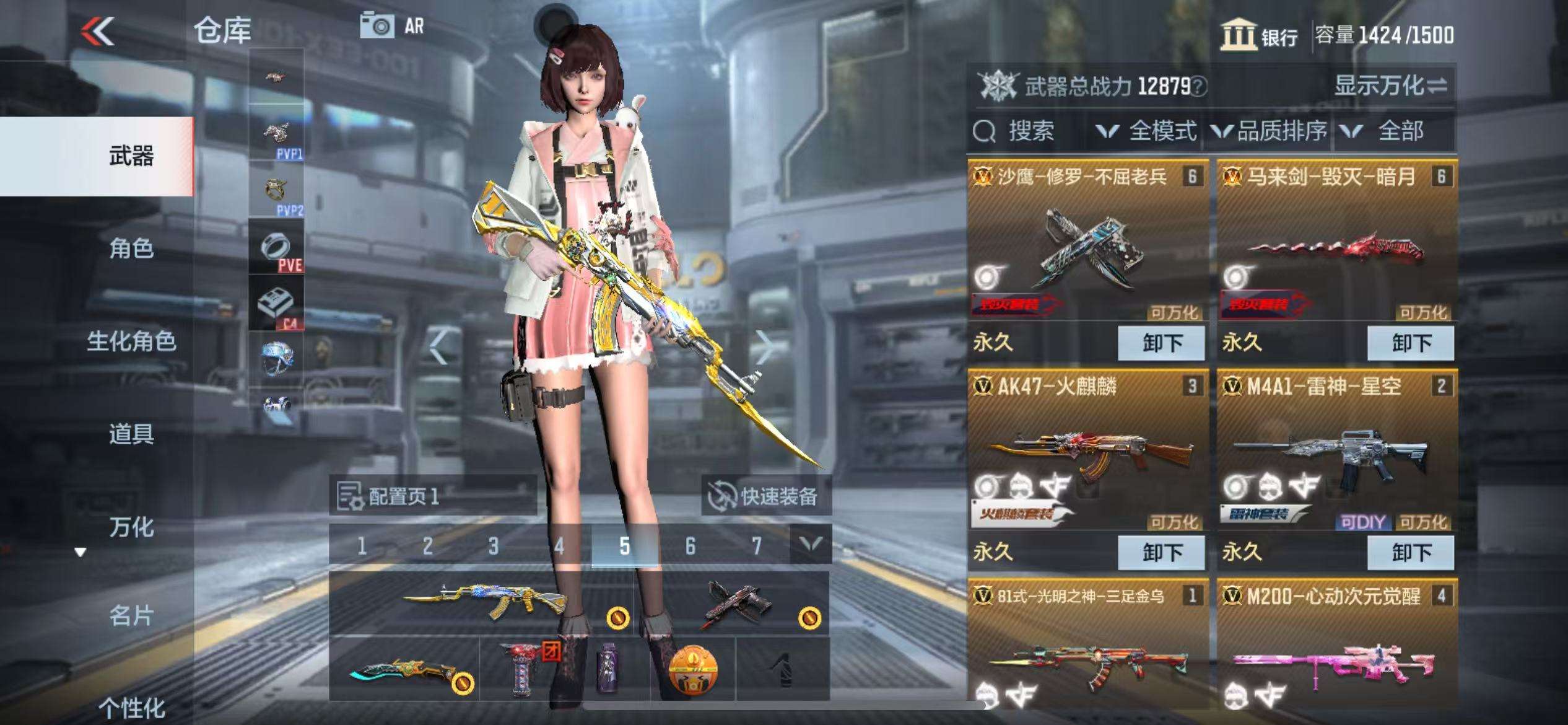Select the AK47-火麒麟 weapon card
Image resolution: width=1568 pixels, height=725 pixels.
click(x=1087, y=452)
